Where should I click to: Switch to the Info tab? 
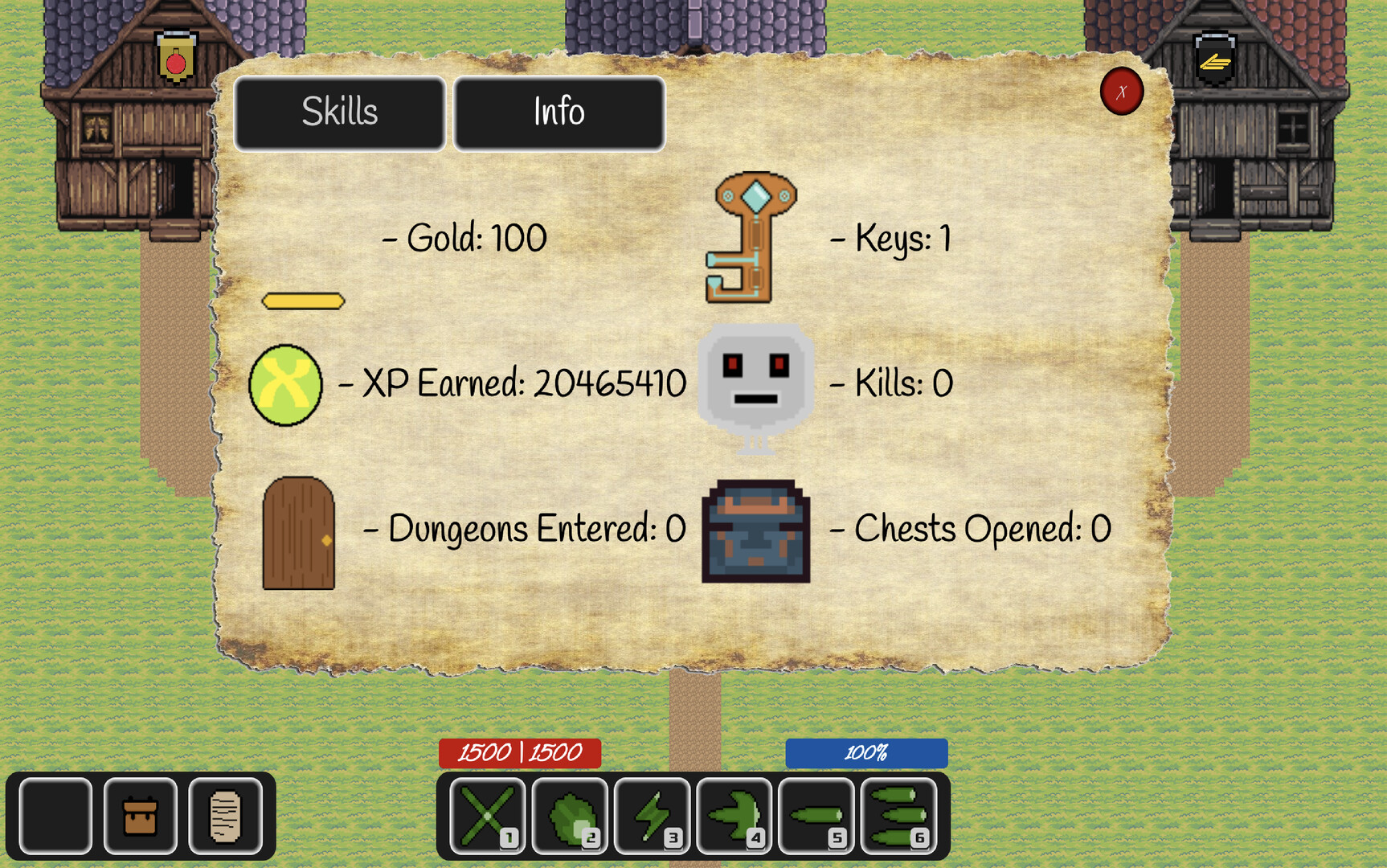pyautogui.click(x=559, y=113)
